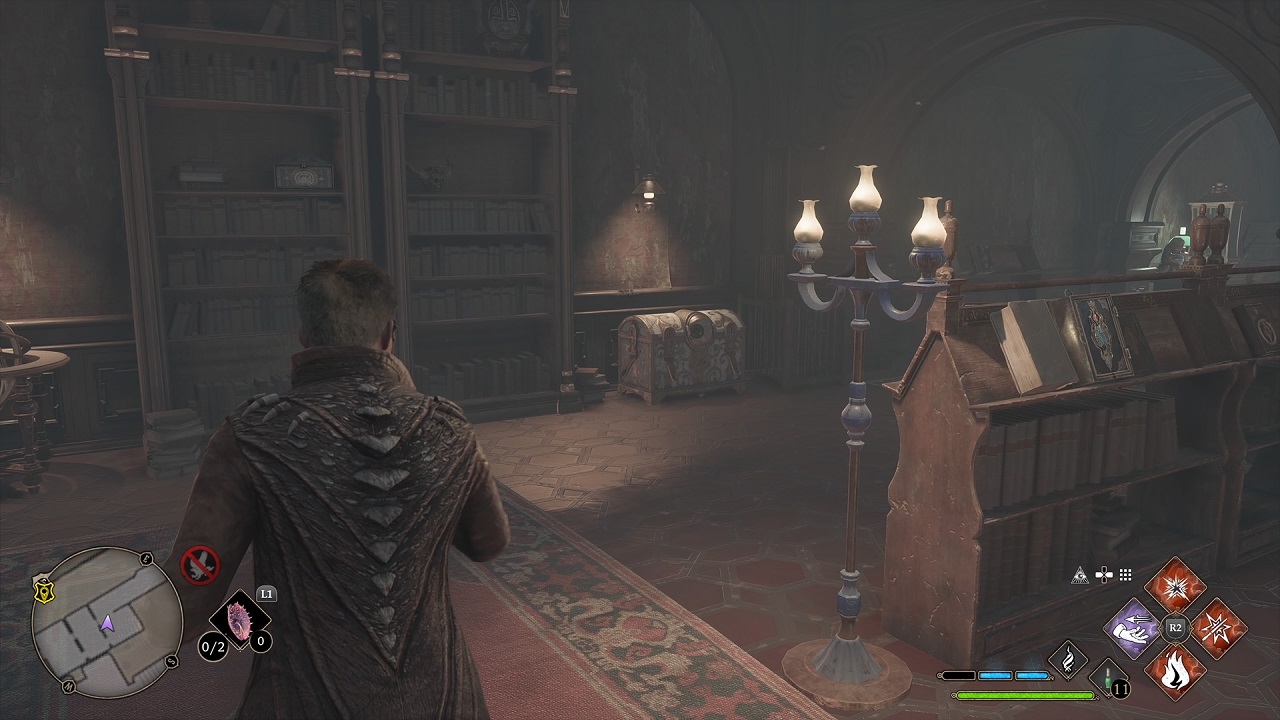Click the Ancient Magic triangle meter icon
1280x720 pixels.
pos(1079,576)
